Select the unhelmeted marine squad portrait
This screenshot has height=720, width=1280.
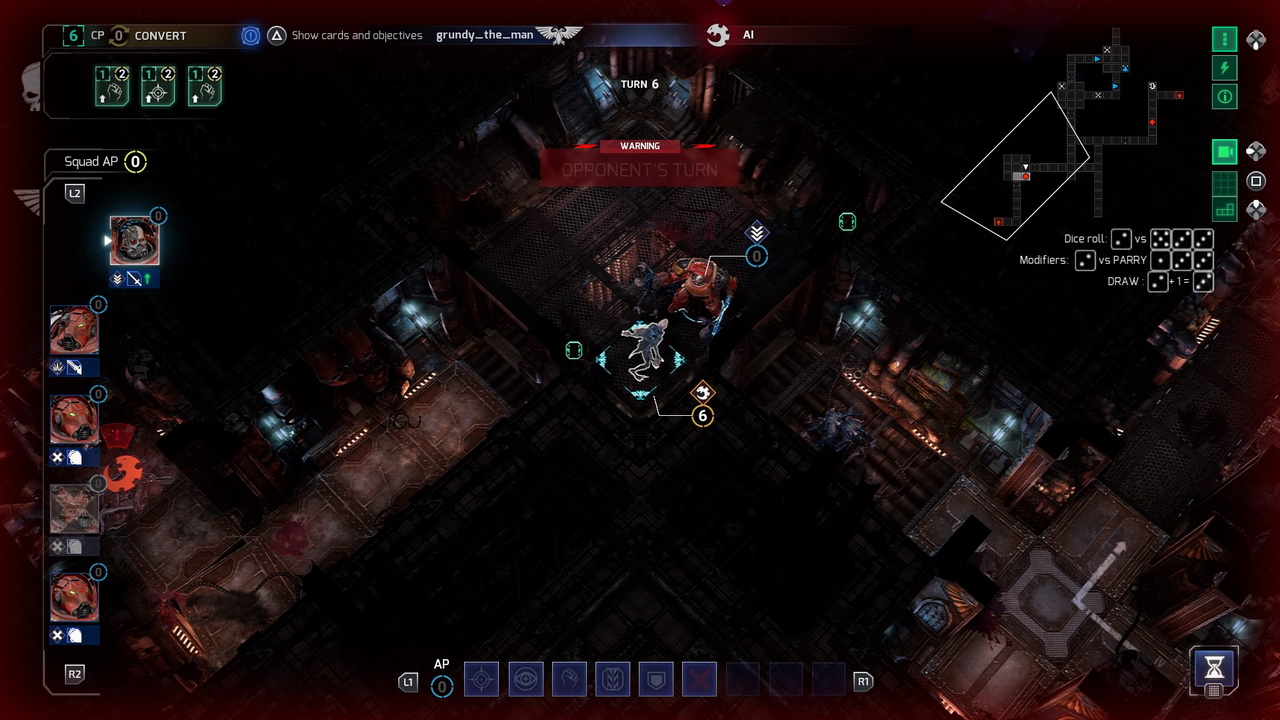(x=134, y=241)
